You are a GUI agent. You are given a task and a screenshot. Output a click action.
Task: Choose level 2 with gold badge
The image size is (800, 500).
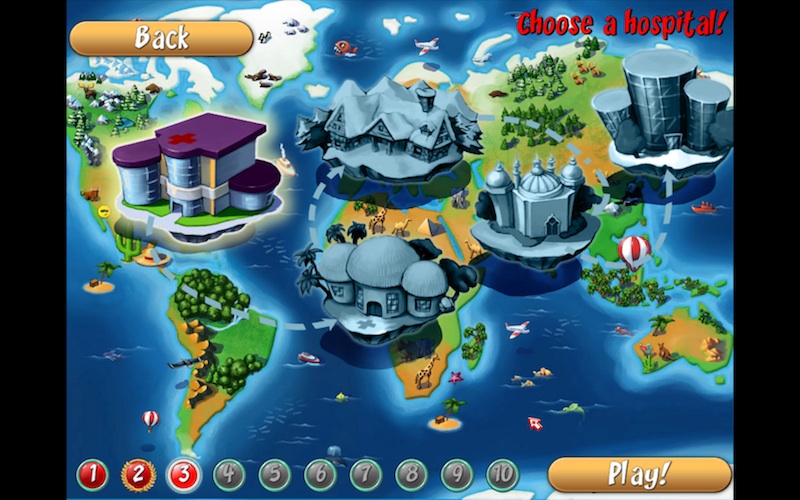[138, 474]
